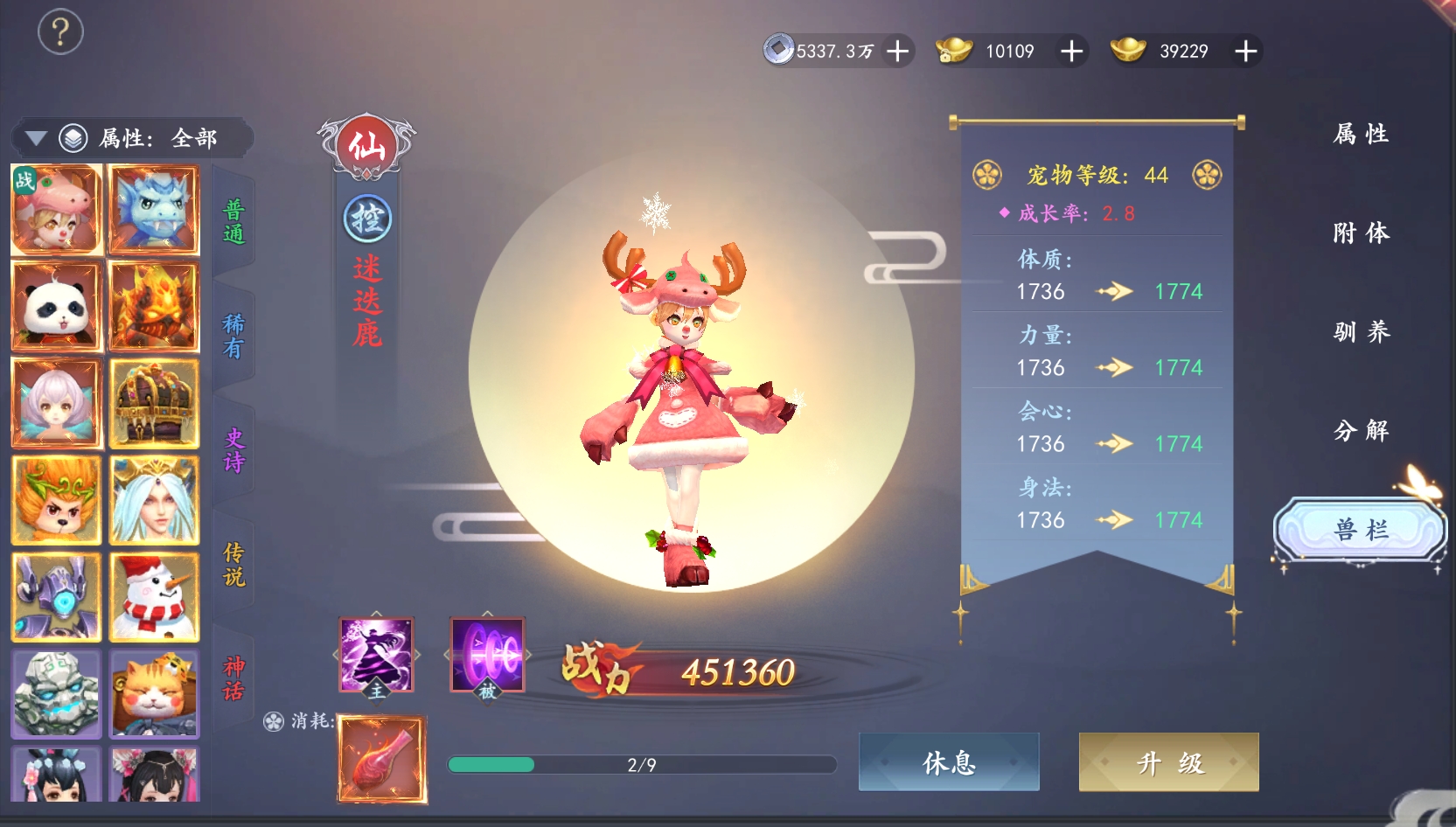The width and height of the screenshot is (1456, 827).
Task: Open the main skill (主) icon
Action: pos(378,654)
